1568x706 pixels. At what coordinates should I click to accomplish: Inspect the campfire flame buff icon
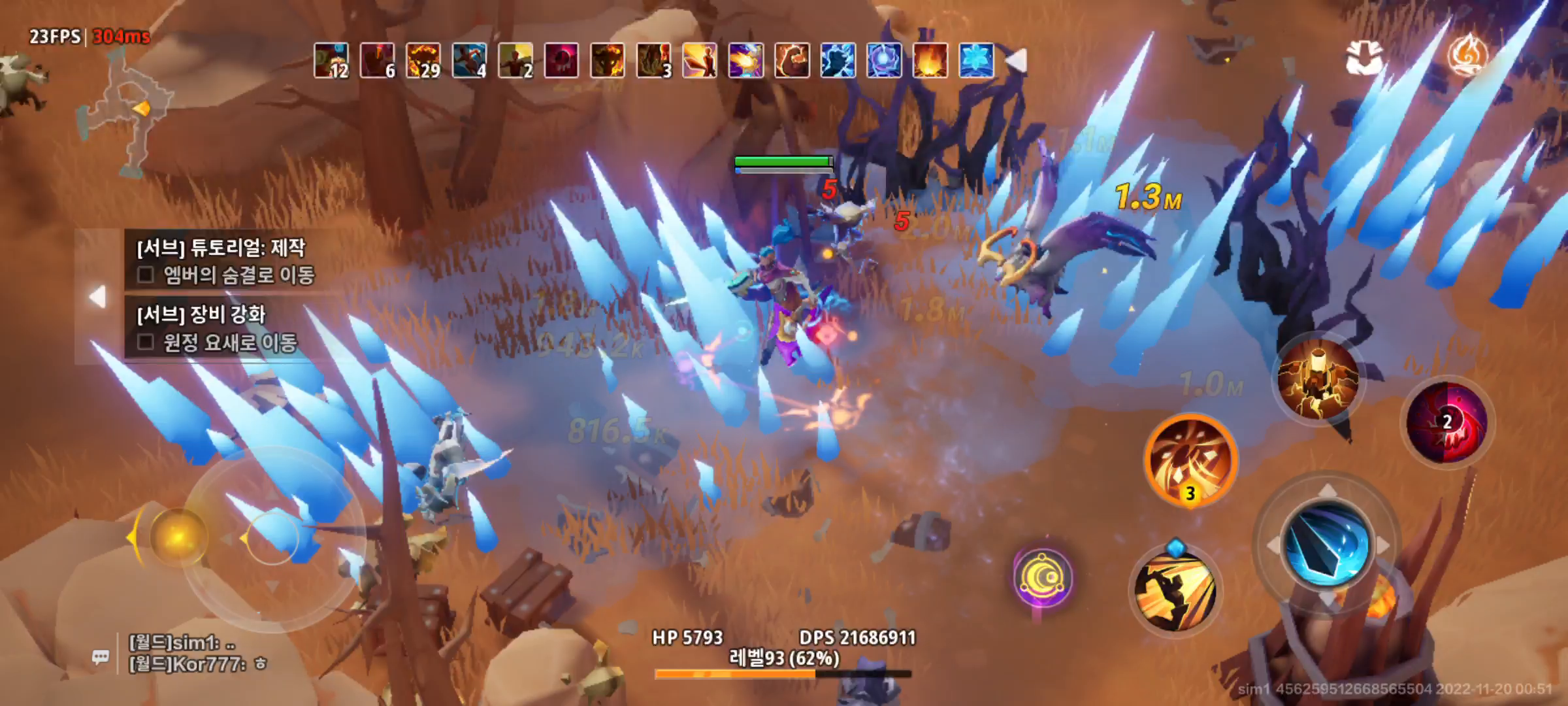[x=930, y=61]
